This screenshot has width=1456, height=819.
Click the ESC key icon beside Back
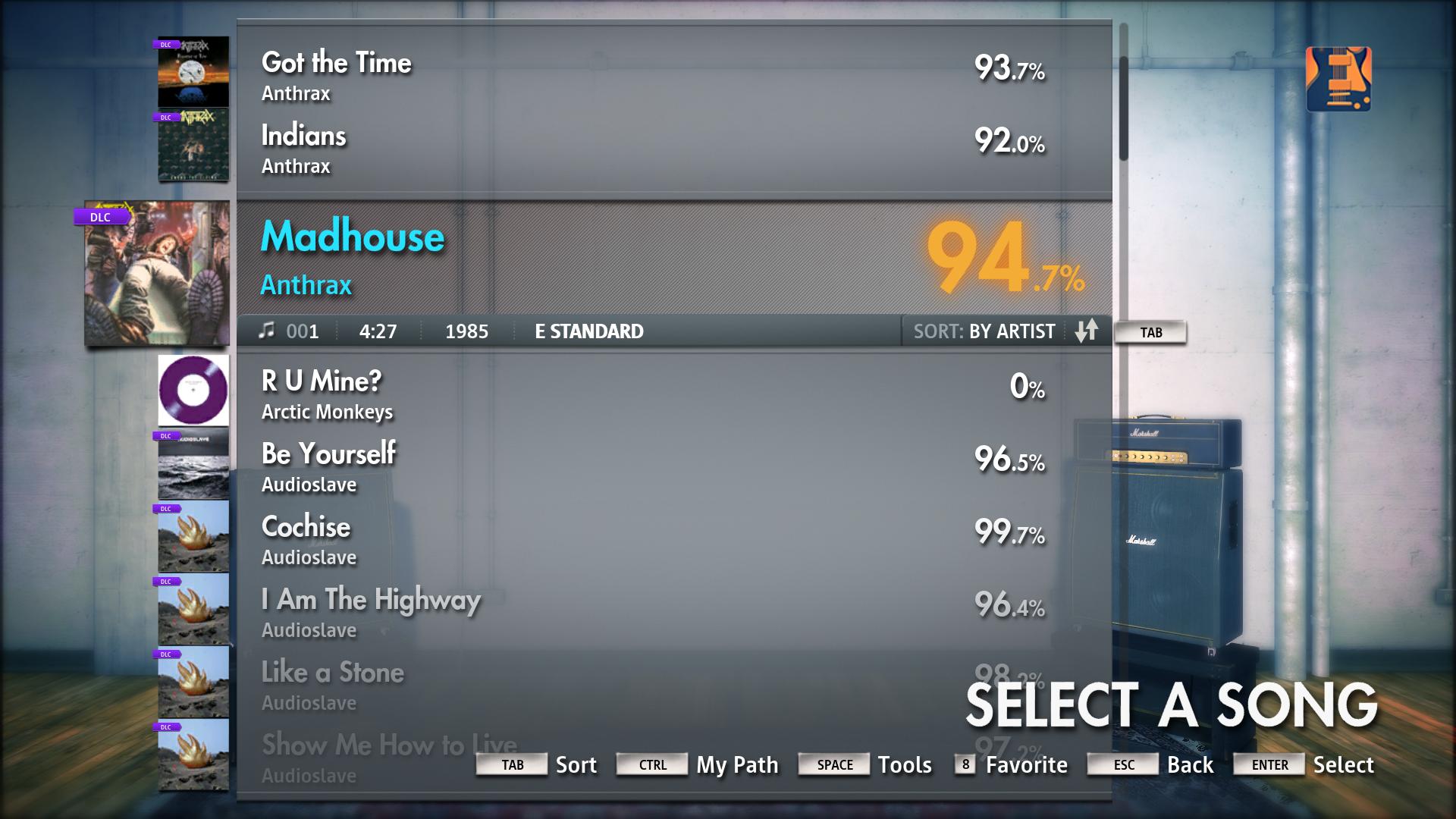(x=1122, y=765)
